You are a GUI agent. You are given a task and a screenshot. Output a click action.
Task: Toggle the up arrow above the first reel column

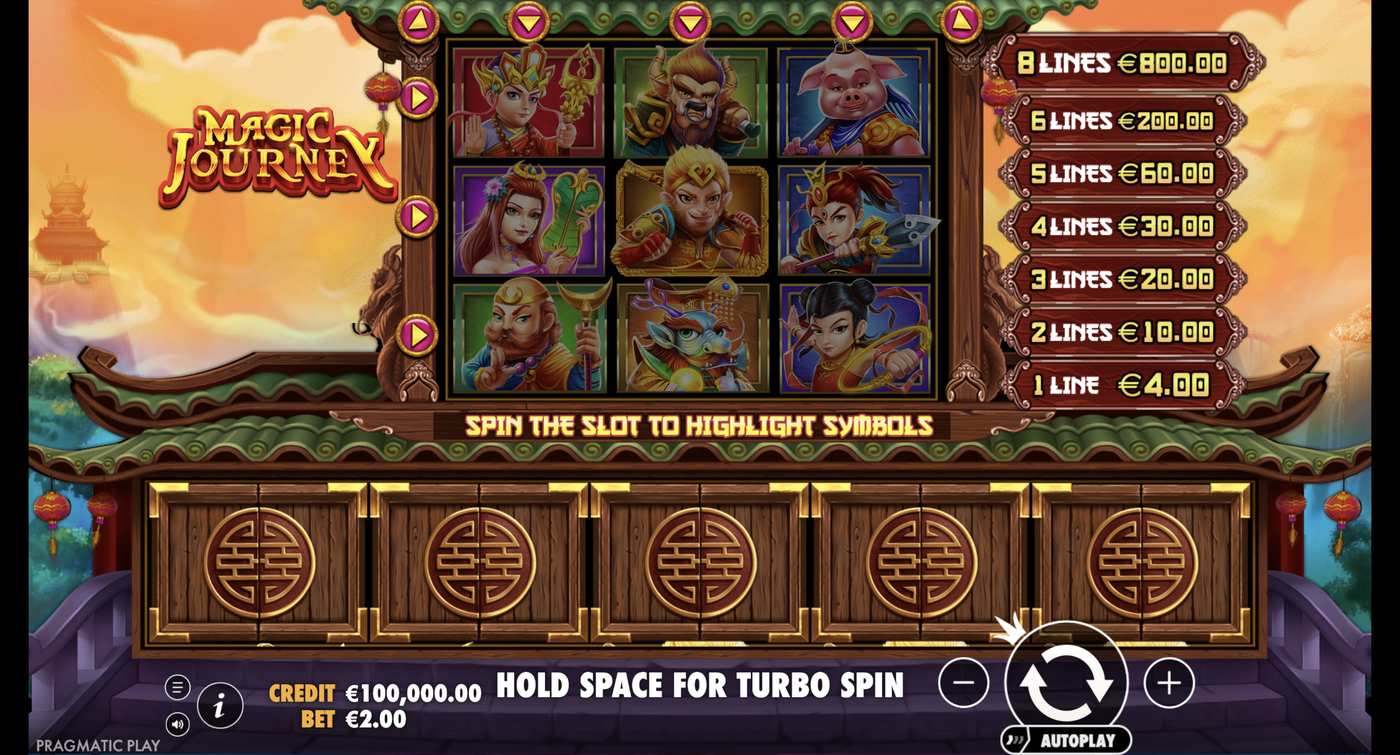pos(417,20)
